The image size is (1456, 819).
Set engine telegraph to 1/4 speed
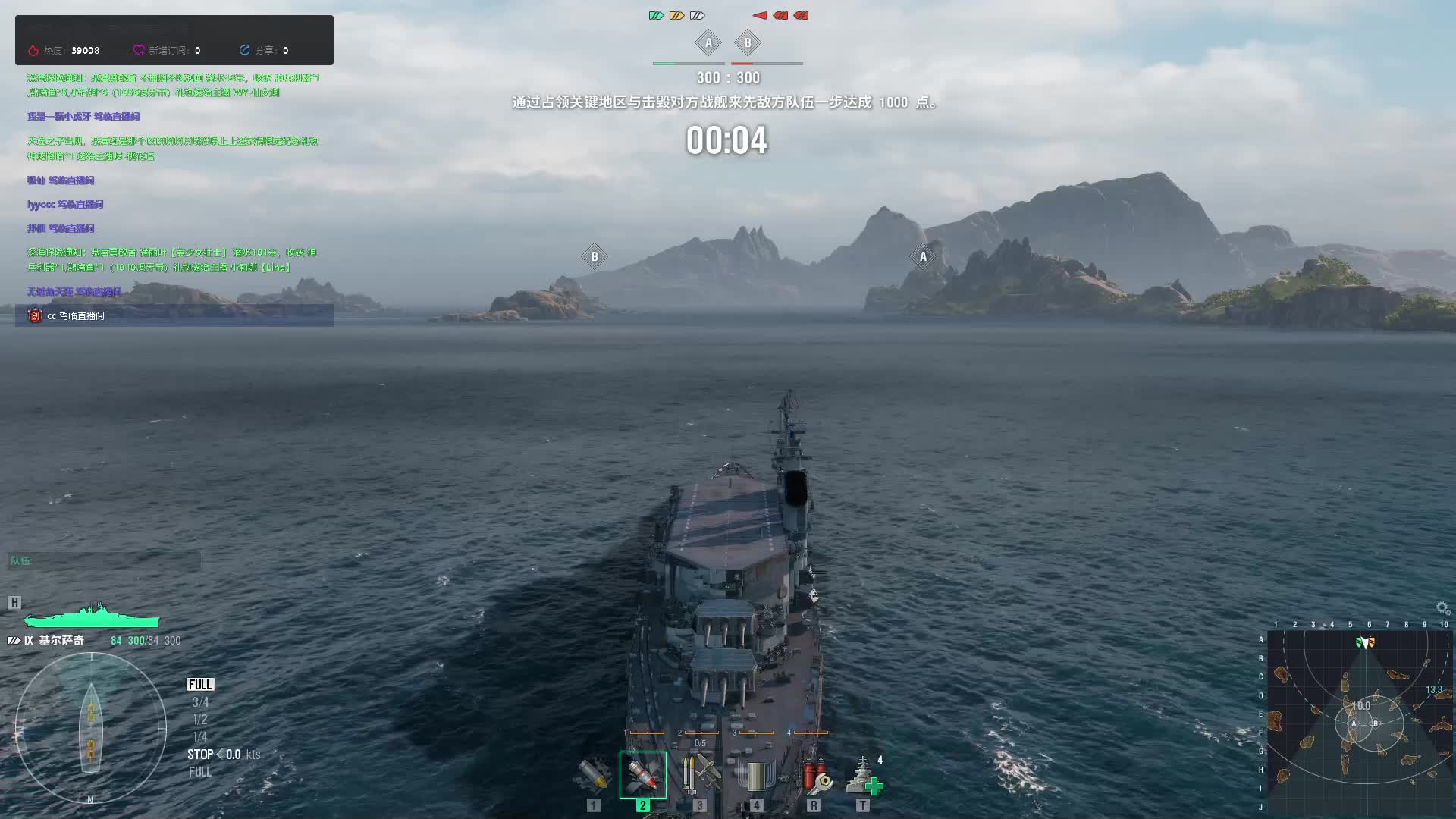click(200, 737)
